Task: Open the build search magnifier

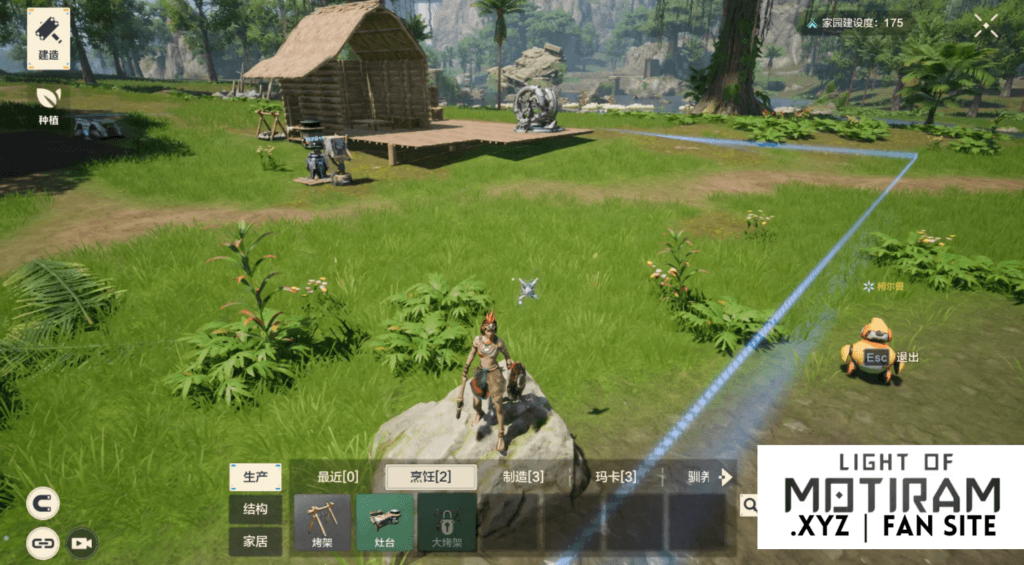Action: 748,506
